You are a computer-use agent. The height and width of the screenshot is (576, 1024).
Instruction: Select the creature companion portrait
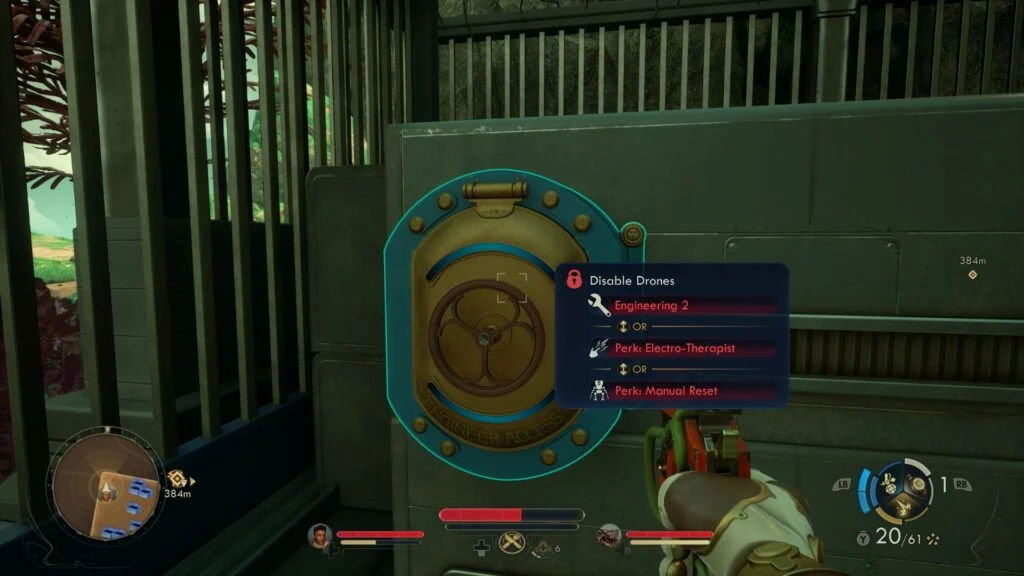(609, 537)
